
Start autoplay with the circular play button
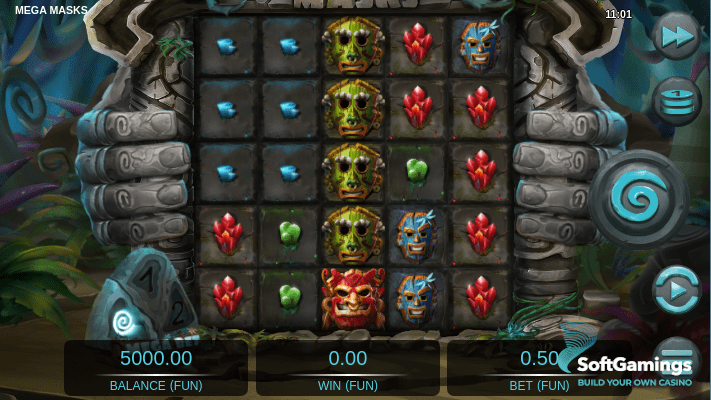click(x=676, y=291)
